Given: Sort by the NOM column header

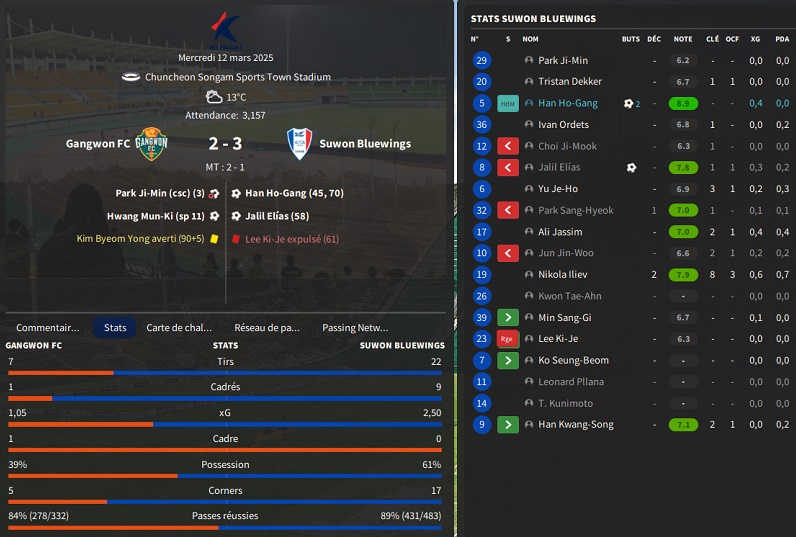Looking at the screenshot, I should 530,39.
